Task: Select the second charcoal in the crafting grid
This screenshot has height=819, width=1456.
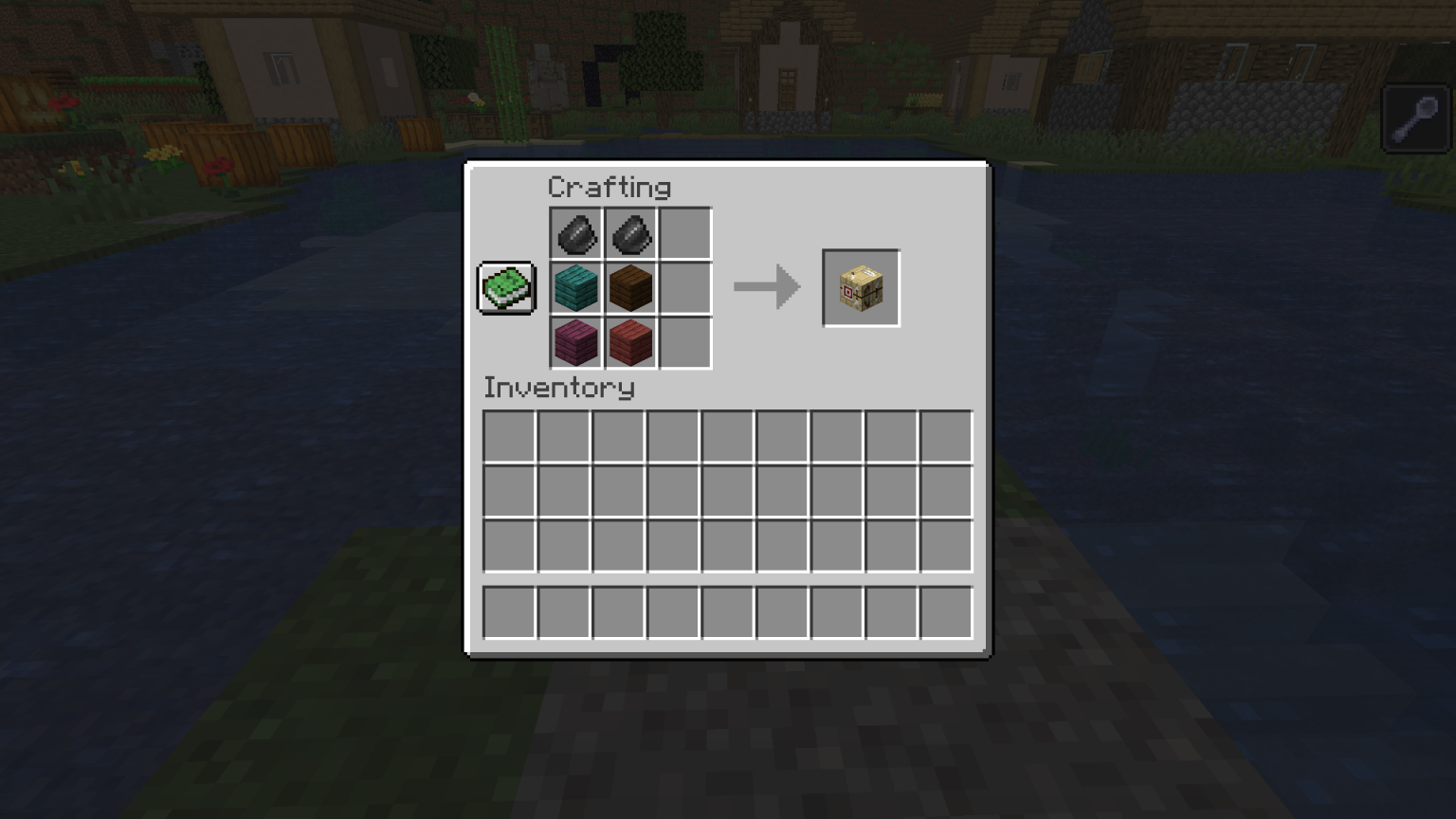Action: tap(631, 232)
